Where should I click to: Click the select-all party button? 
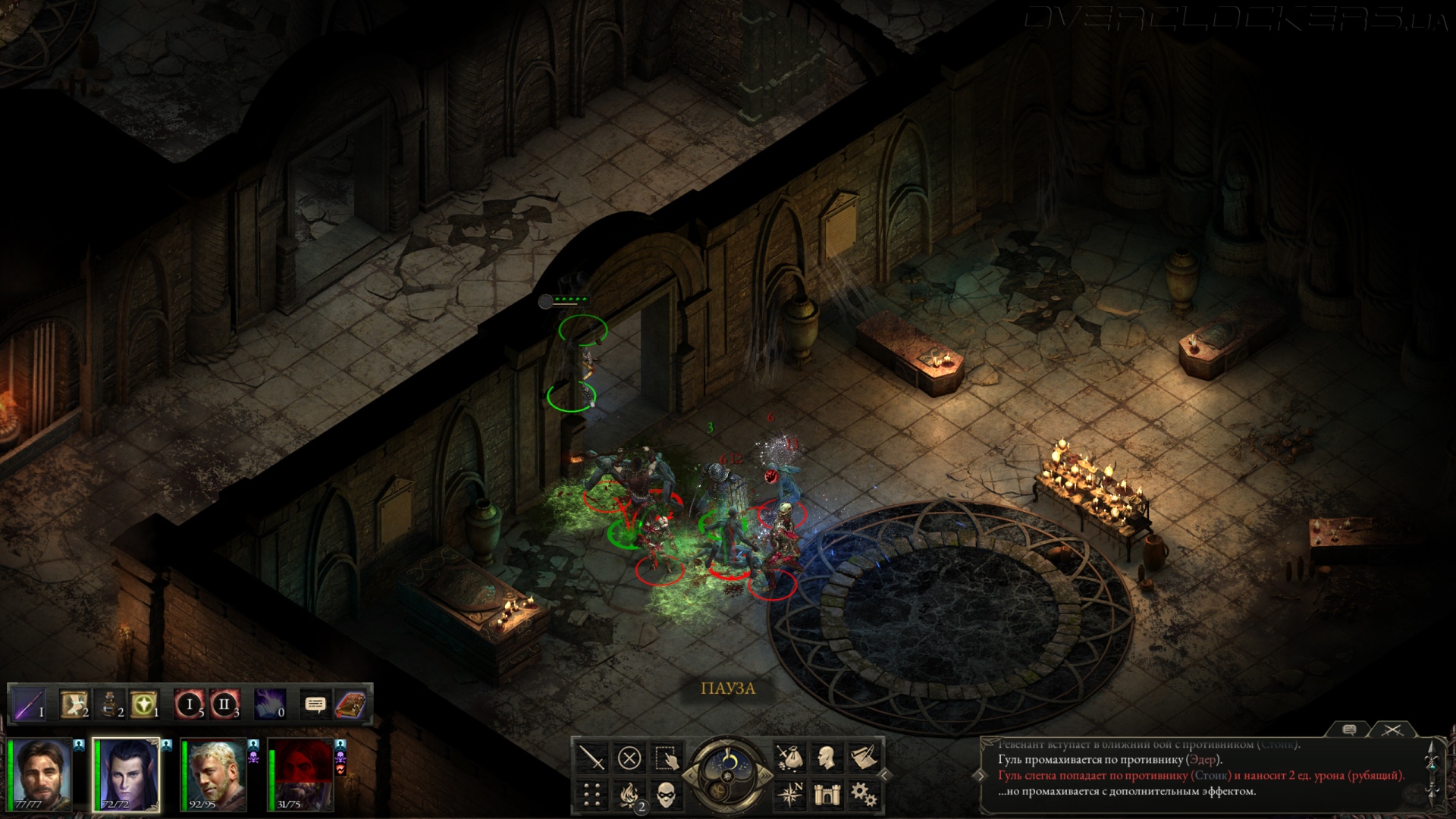665,758
